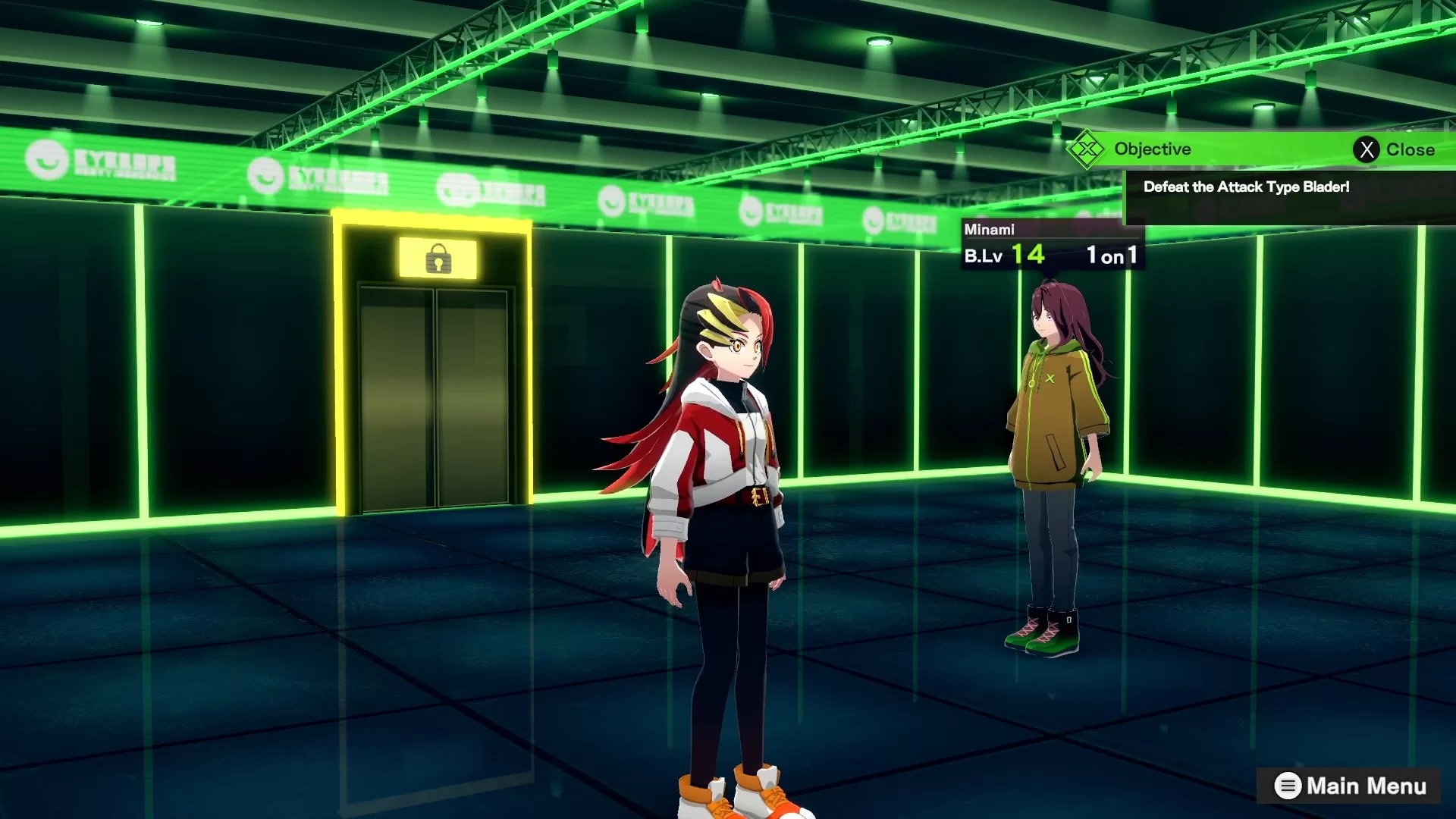Screen dimensions: 1456x819
Task: Close the Objective panel
Action: point(1394,149)
